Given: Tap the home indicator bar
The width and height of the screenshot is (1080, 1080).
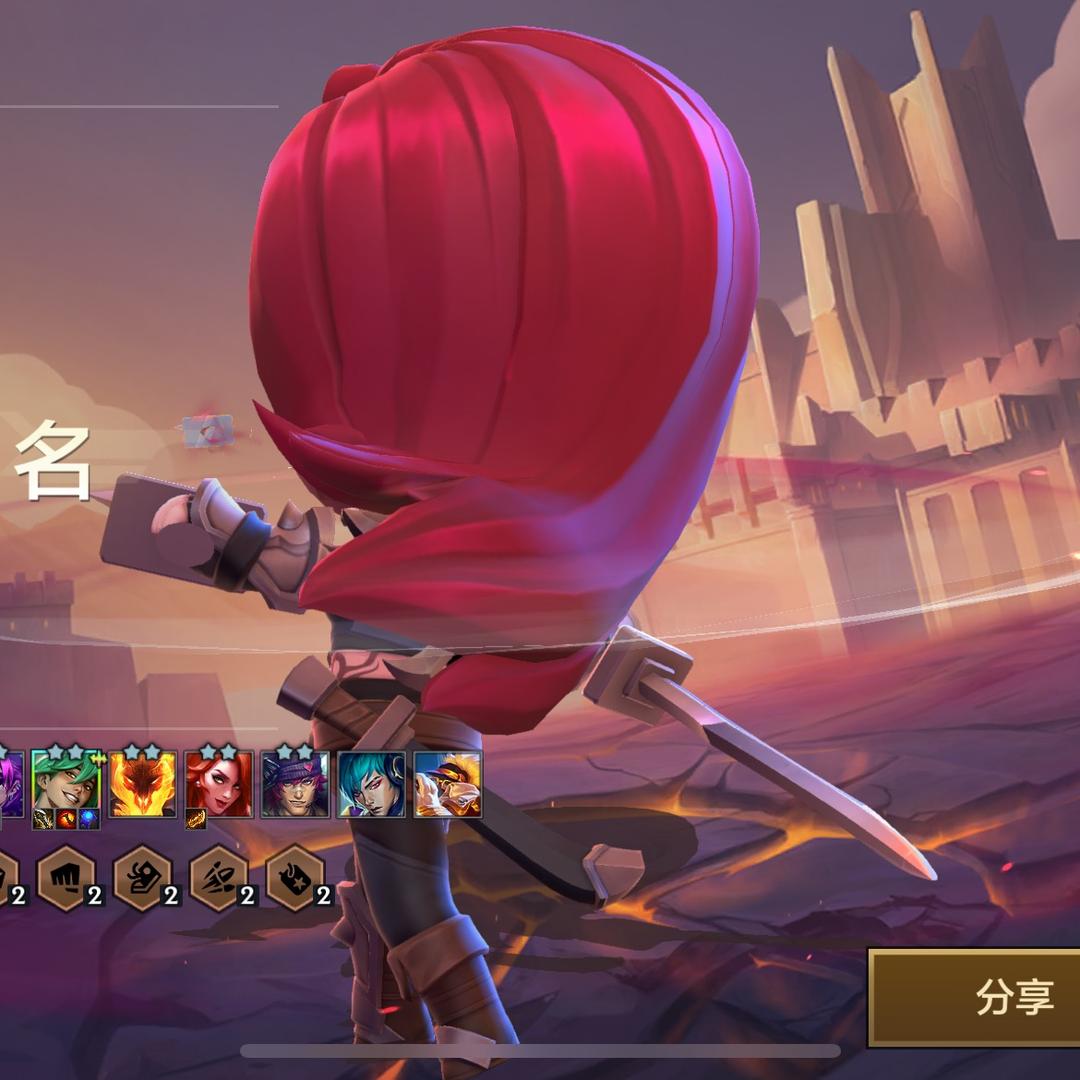Looking at the screenshot, I should point(540,1051).
